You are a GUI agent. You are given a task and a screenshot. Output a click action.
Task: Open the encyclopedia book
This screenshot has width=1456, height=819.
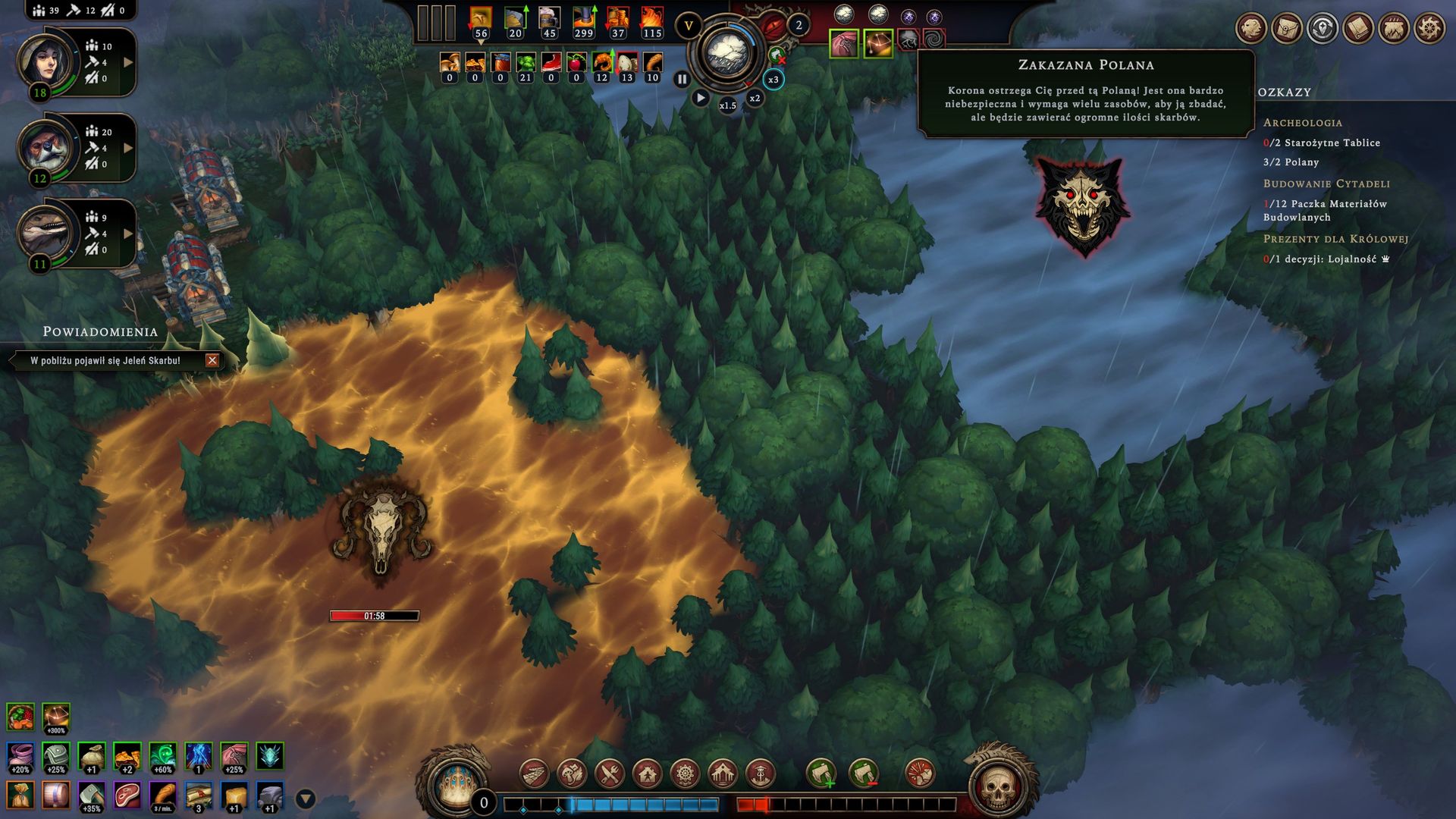(1358, 29)
